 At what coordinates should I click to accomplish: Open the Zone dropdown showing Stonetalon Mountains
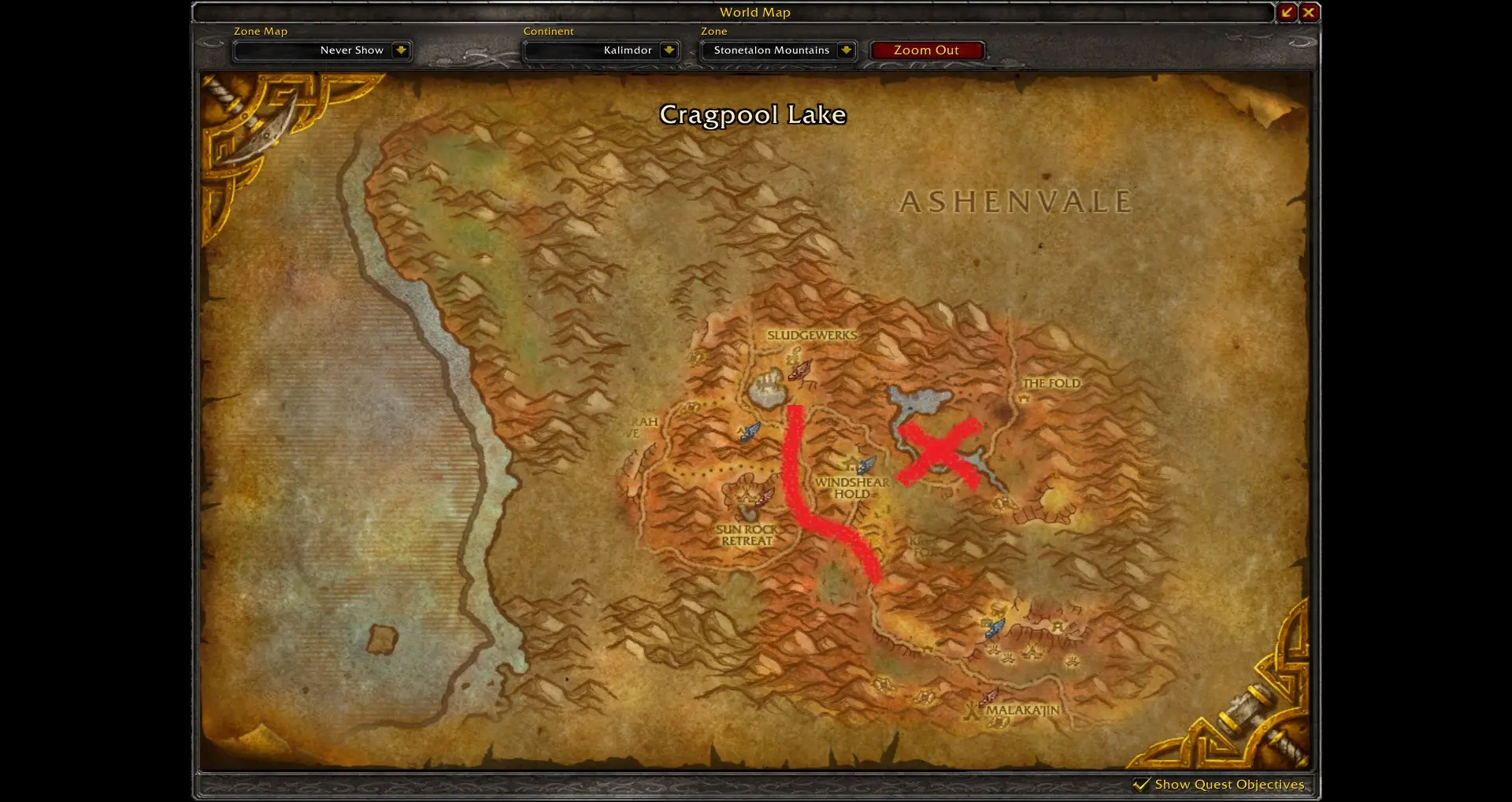[x=846, y=50]
